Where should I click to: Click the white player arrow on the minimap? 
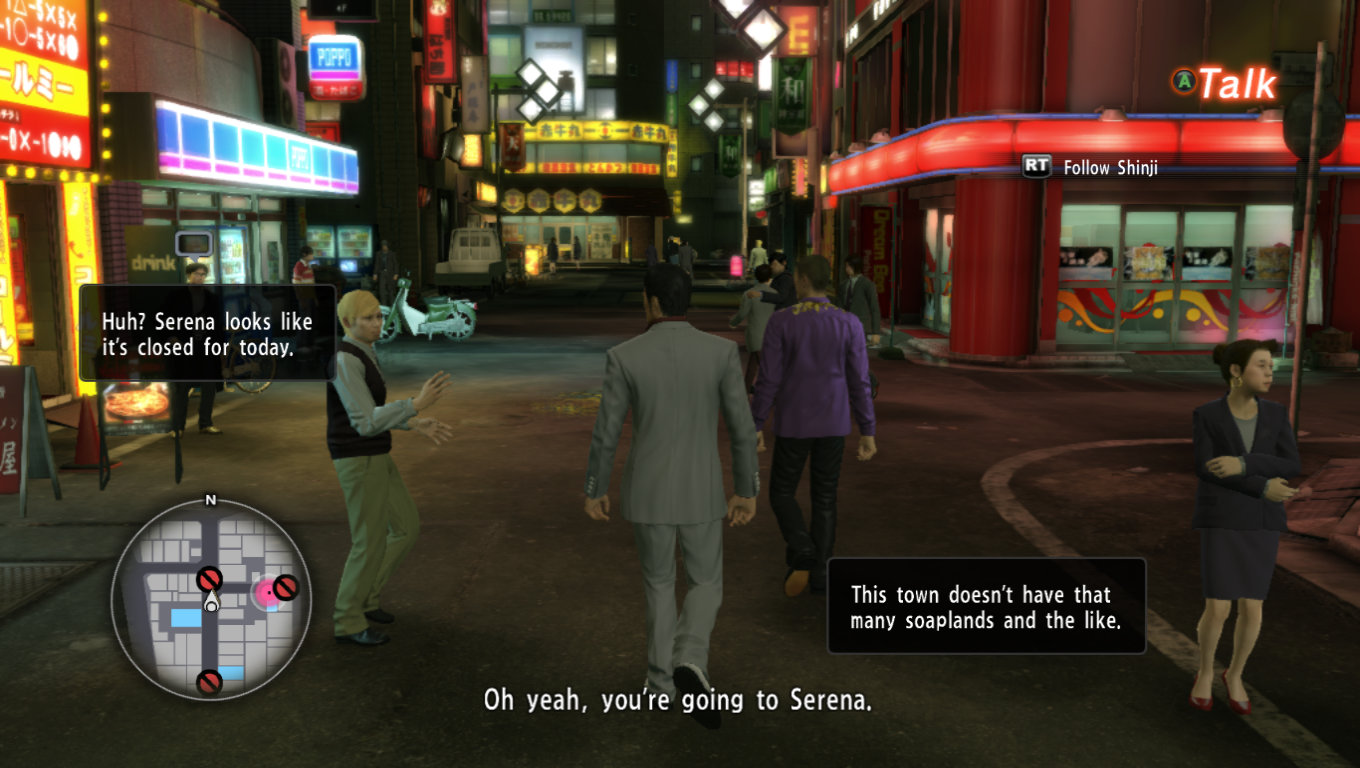pos(211,602)
